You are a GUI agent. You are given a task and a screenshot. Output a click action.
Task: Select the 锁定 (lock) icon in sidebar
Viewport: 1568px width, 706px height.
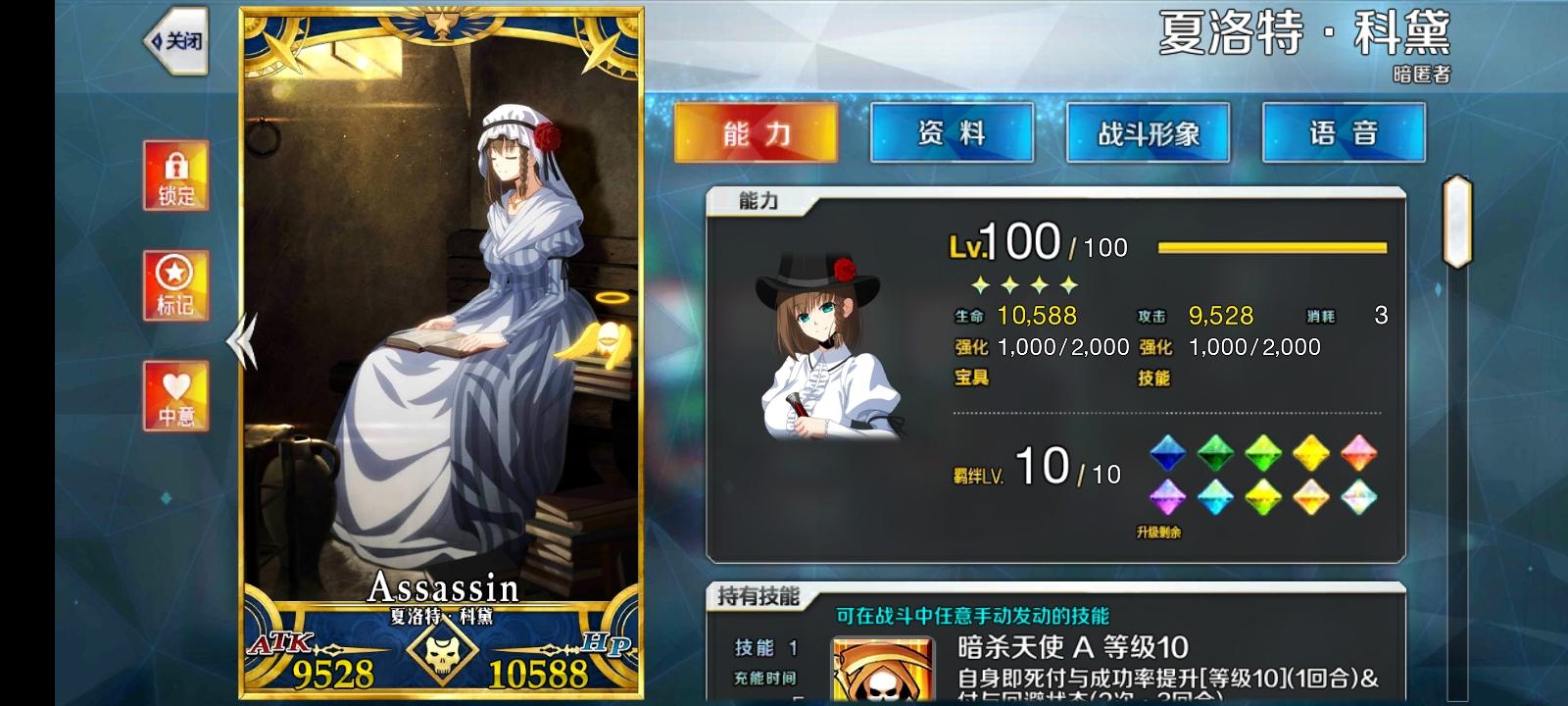(176, 176)
